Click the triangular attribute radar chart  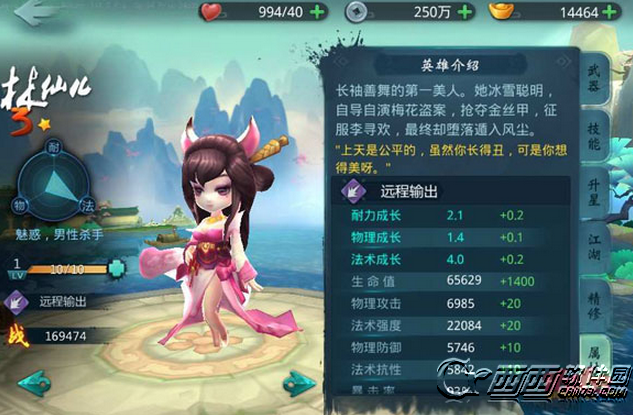coord(62,179)
